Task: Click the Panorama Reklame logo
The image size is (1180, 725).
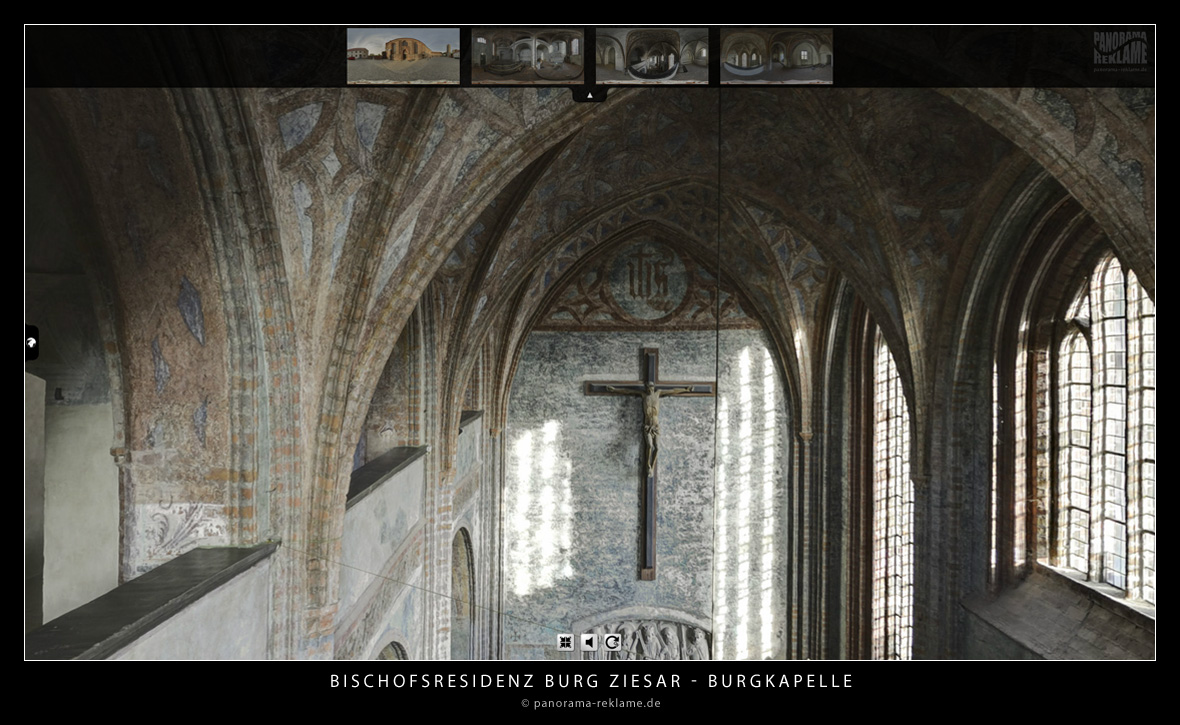Action: click(1120, 52)
